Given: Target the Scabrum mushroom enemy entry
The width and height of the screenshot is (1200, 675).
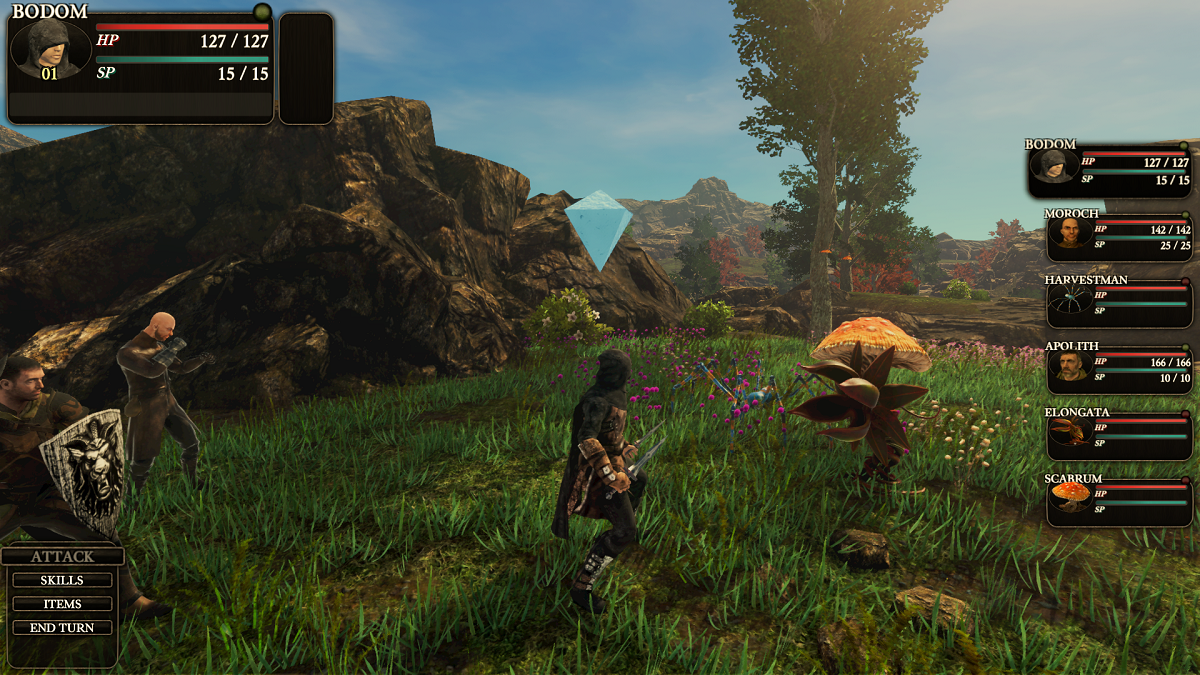Looking at the screenshot, I should pyautogui.click(x=1119, y=500).
